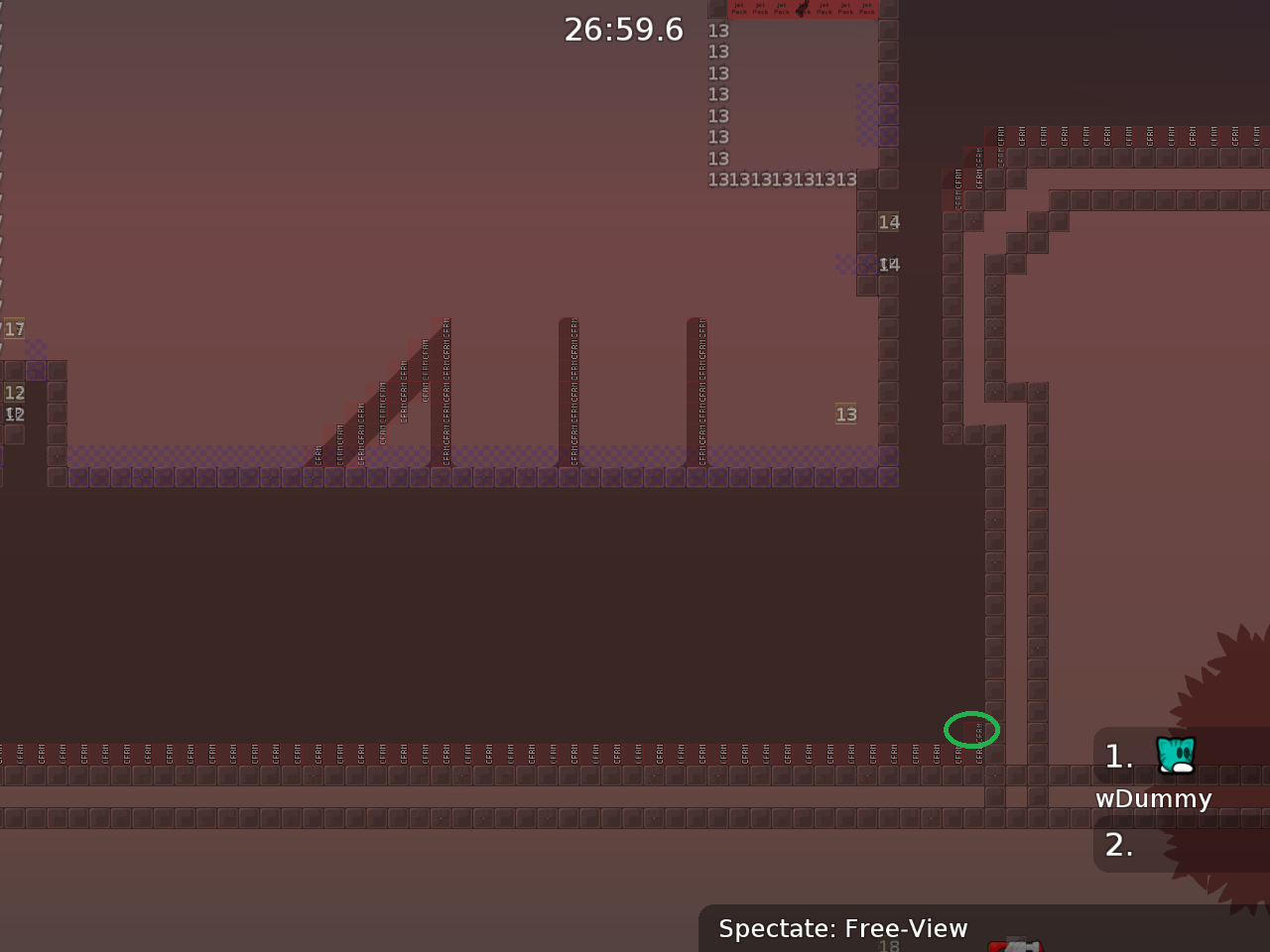
Task: Toggle spectate mode via the Free-View label
Action: [x=843, y=929]
